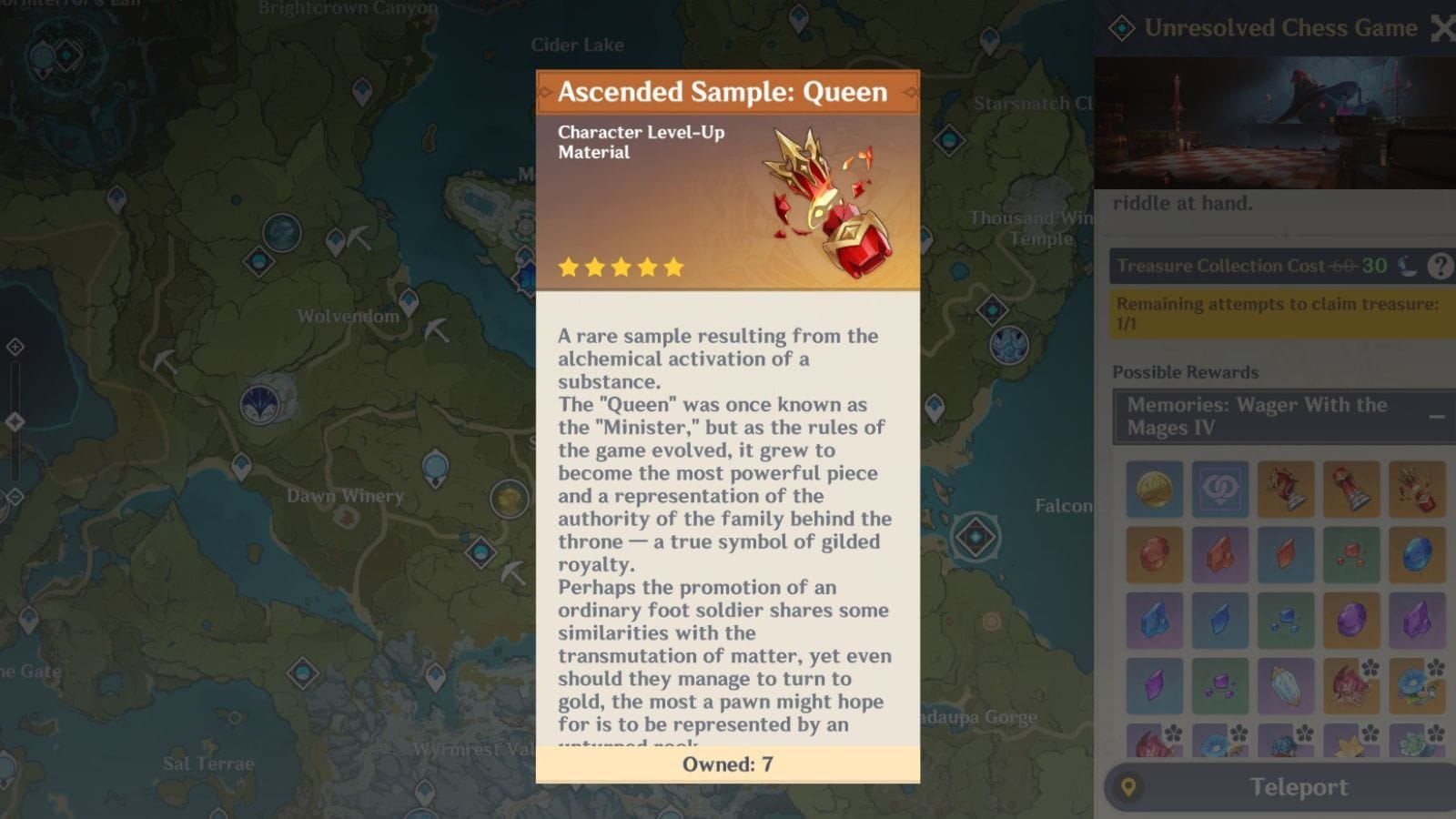
Task: Select the red ruby gemstone reward thumbnail
Action: pos(1155,553)
